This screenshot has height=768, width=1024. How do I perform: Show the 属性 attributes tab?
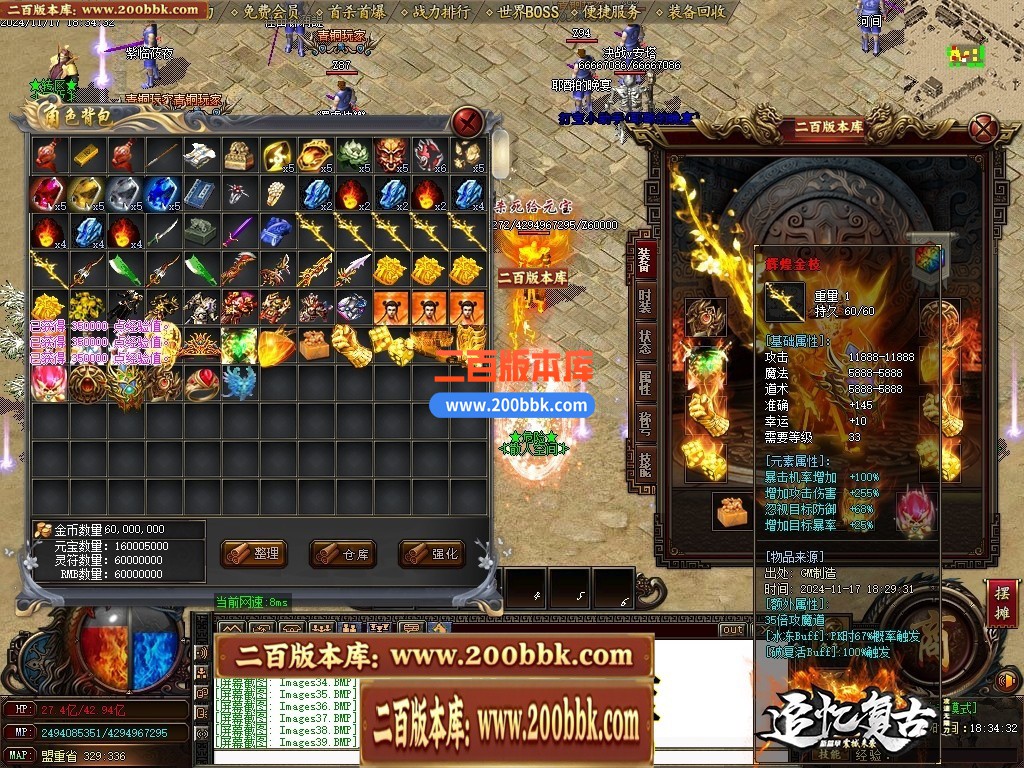coord(644,381)
